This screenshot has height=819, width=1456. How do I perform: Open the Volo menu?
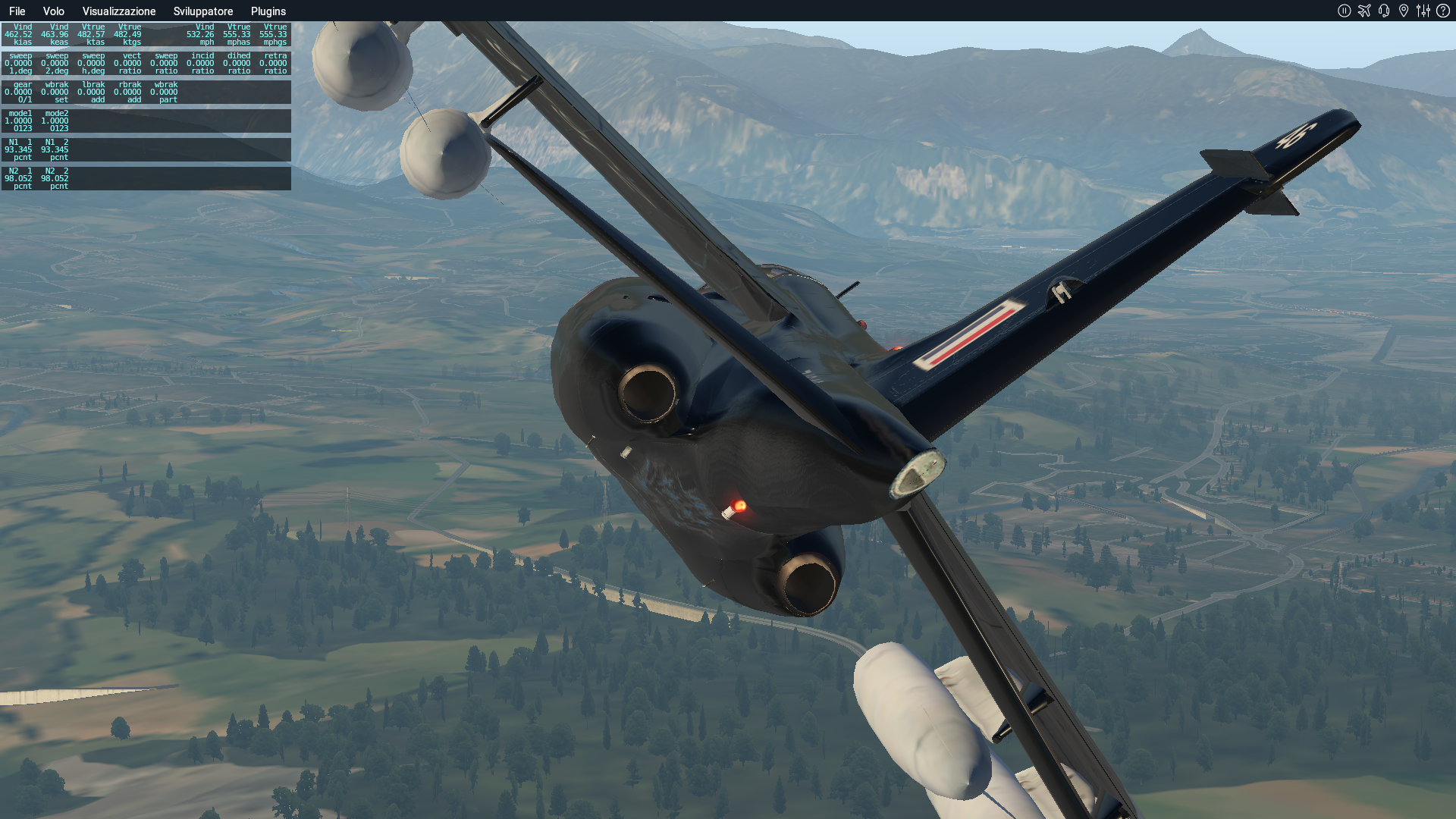(x=53, y=11)
